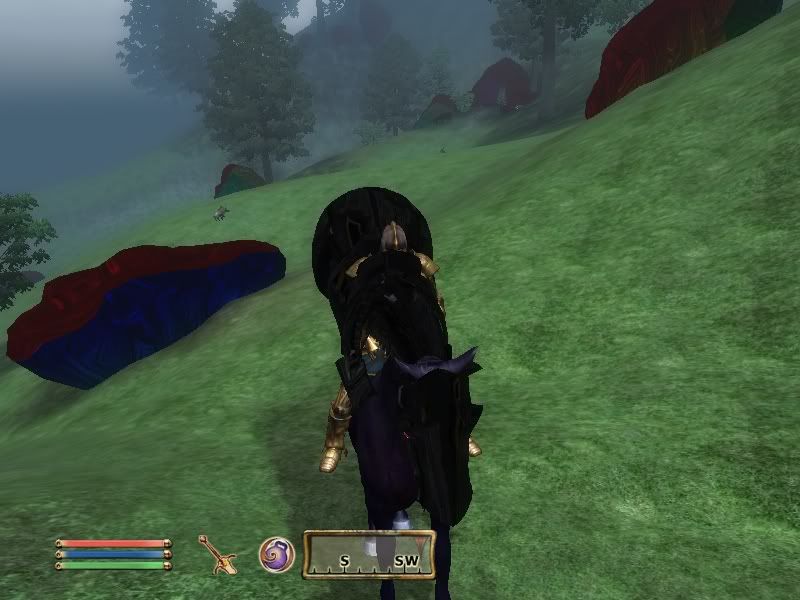Viewport: 800px width, 600px height.
Task: Select the purple swirl spell icon
Action: coord(276,554)
